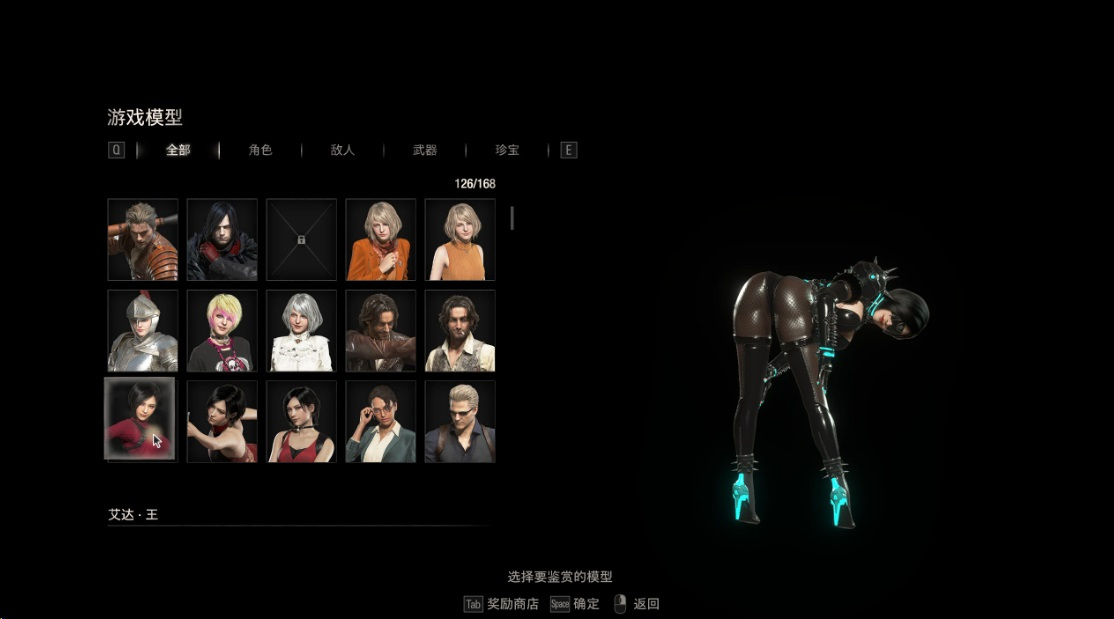
Task: View Ashley in the orange jacket
Action: [381, 240]
